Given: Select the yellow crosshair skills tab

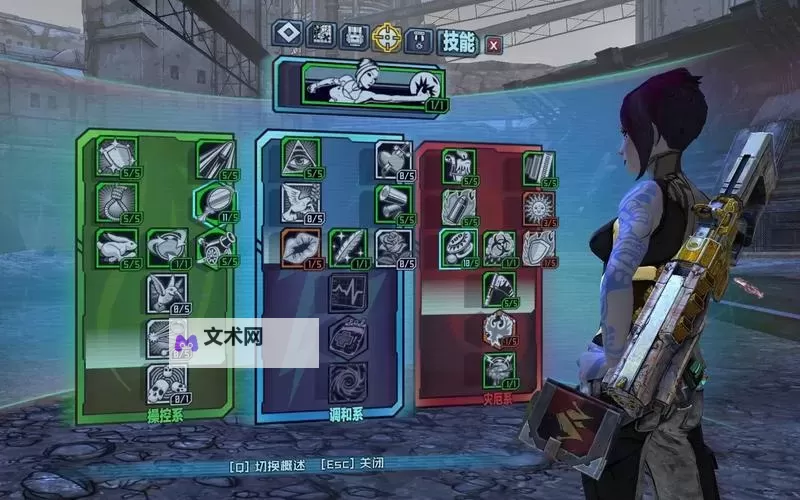Looking at the screenshot, I should click(x=386, y=38).
